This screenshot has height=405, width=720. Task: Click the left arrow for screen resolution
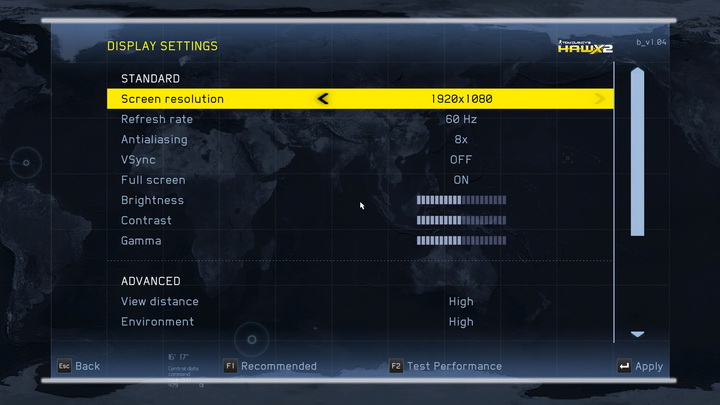pyautogui.click(x=323, y=99)
